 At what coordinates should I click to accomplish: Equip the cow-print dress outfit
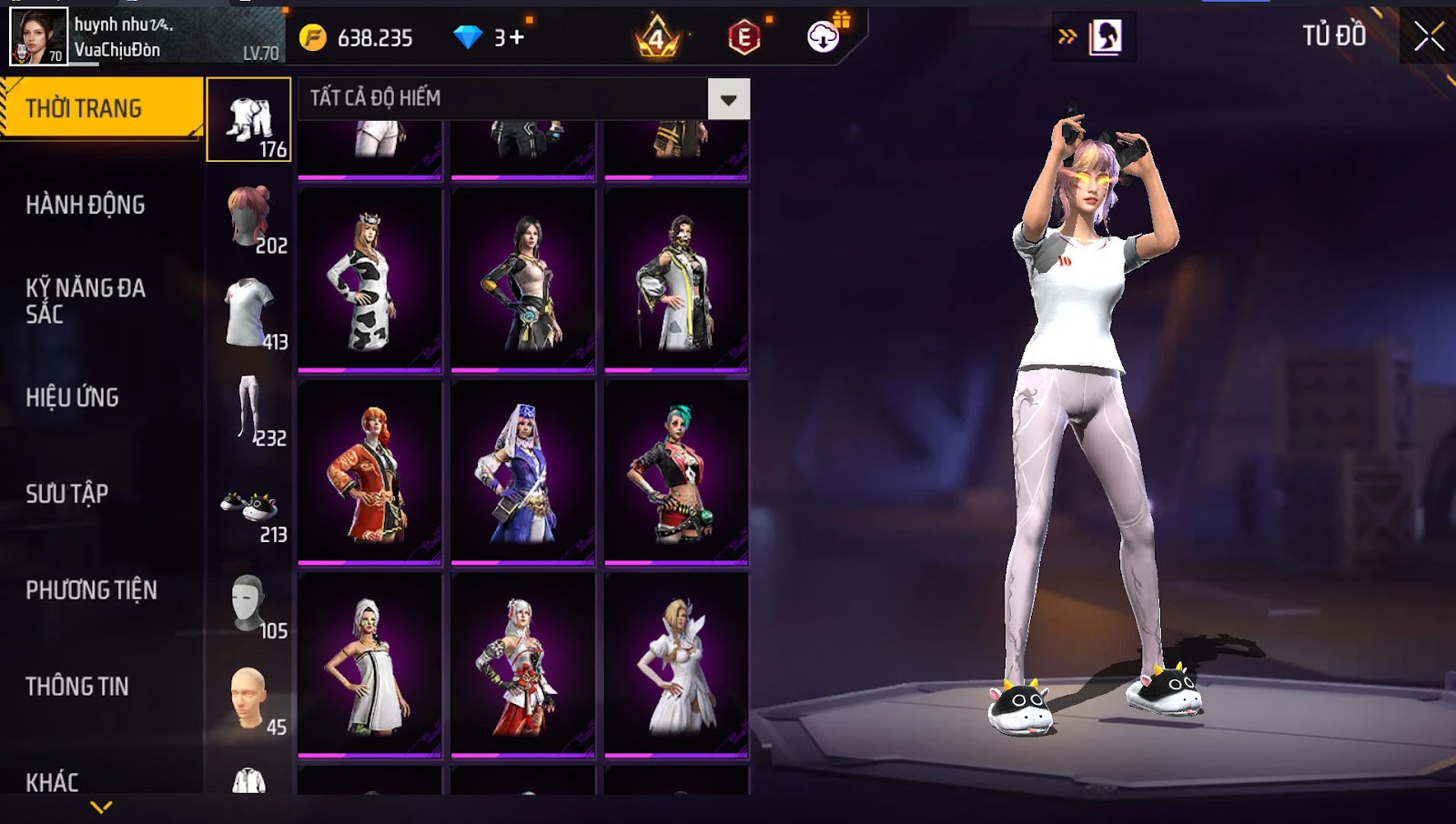point(369,280)
